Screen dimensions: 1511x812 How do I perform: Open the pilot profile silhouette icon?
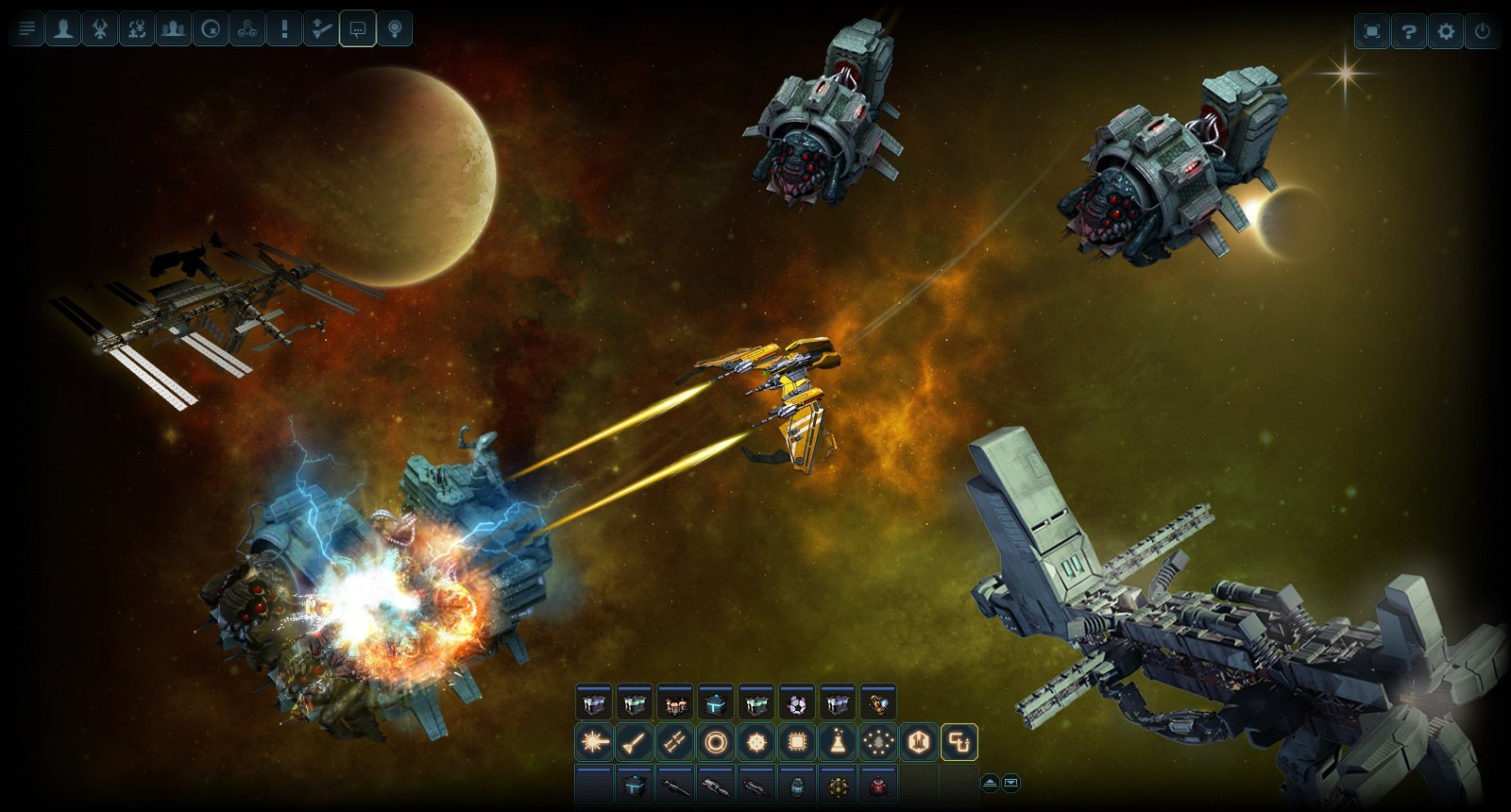pos(63,29)
